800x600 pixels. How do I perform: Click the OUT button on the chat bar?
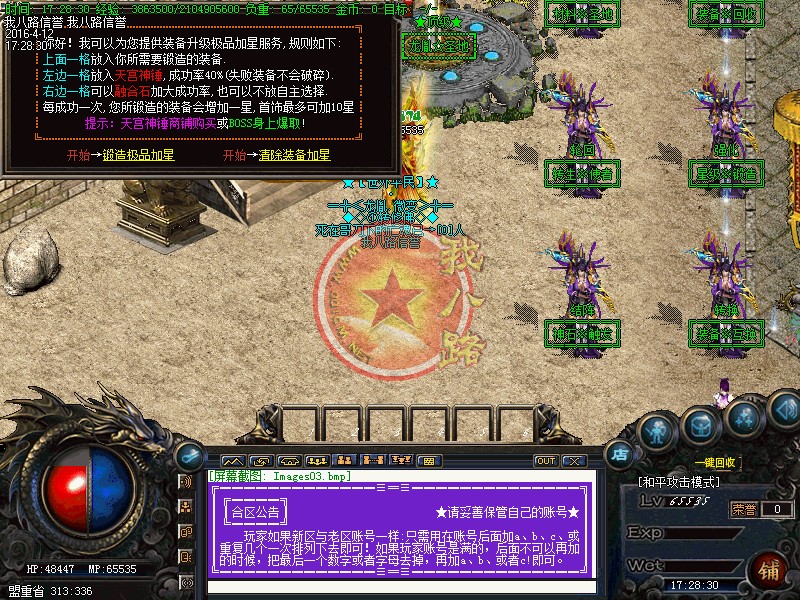546,461
